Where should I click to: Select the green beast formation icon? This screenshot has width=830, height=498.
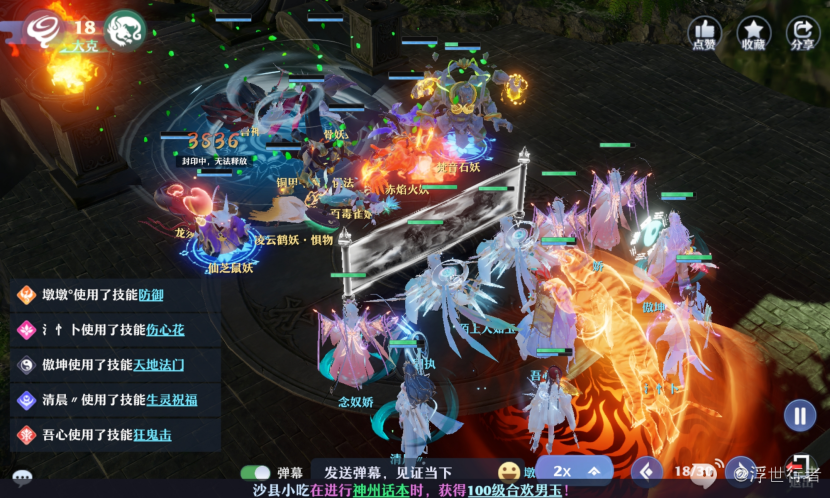pos(127,29)
